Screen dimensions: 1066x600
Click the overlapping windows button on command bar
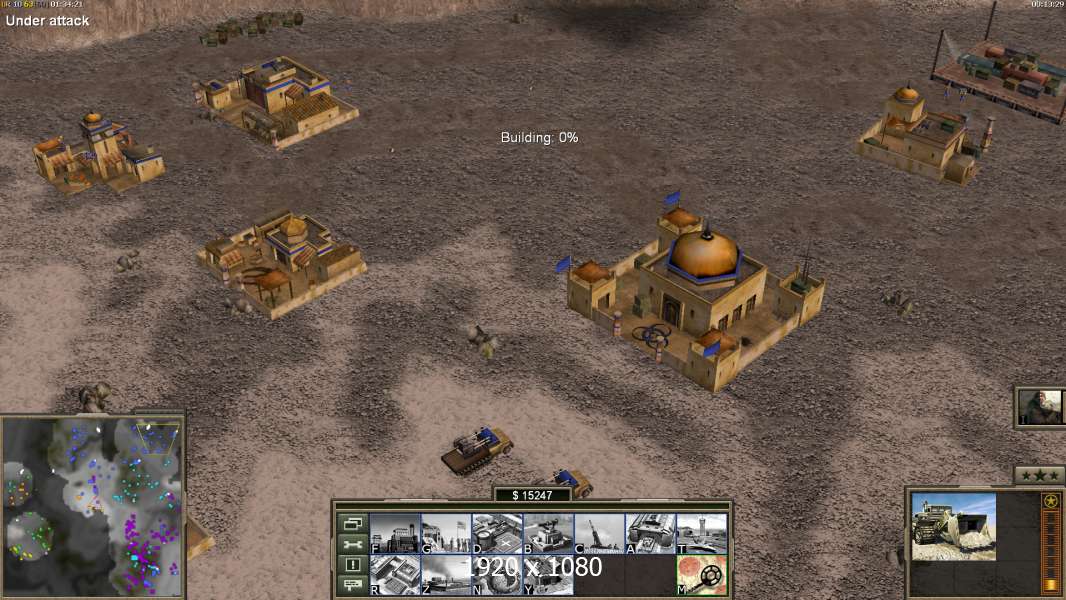[352, 523]
